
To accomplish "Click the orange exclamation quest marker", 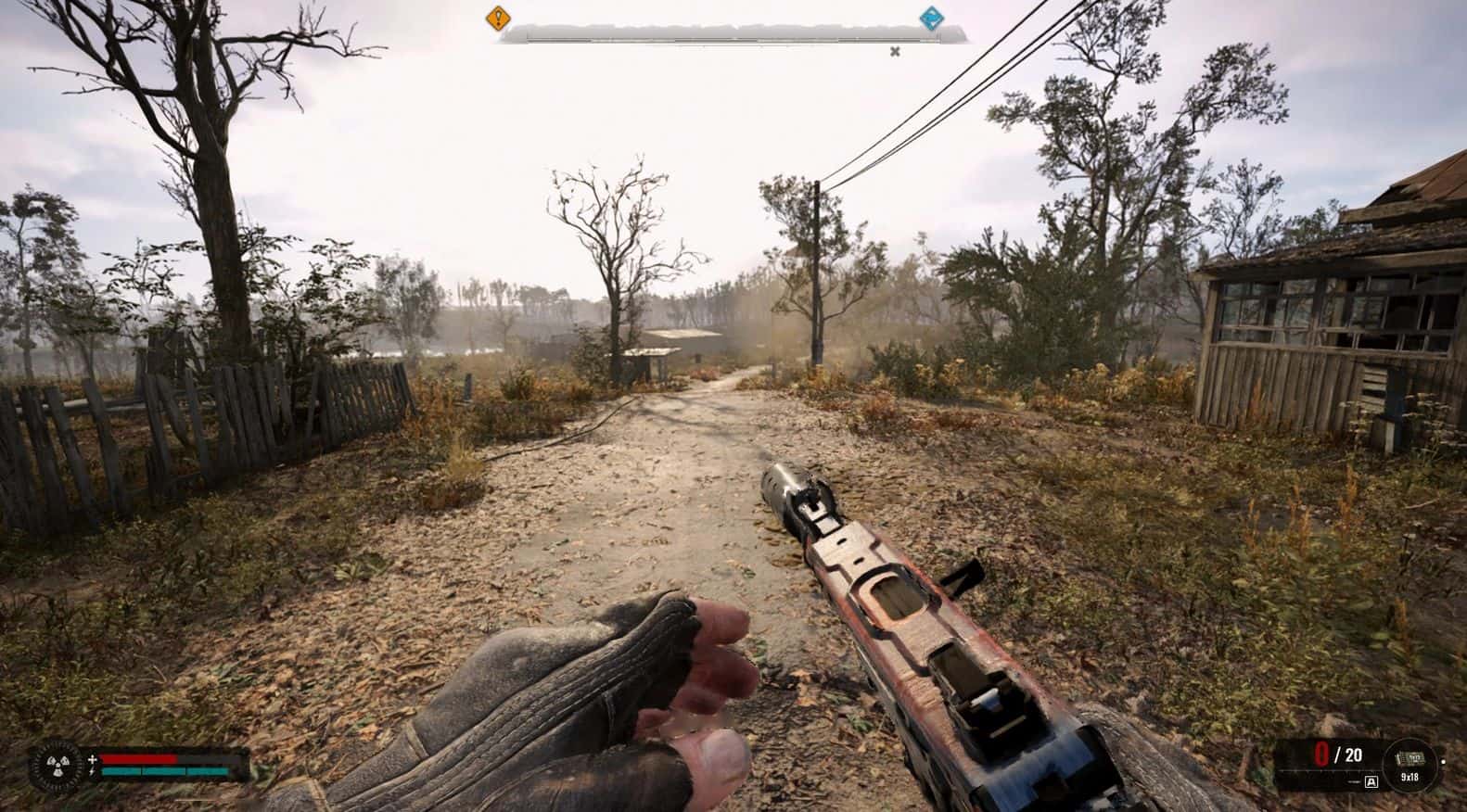I will click(x=498, y=17).
